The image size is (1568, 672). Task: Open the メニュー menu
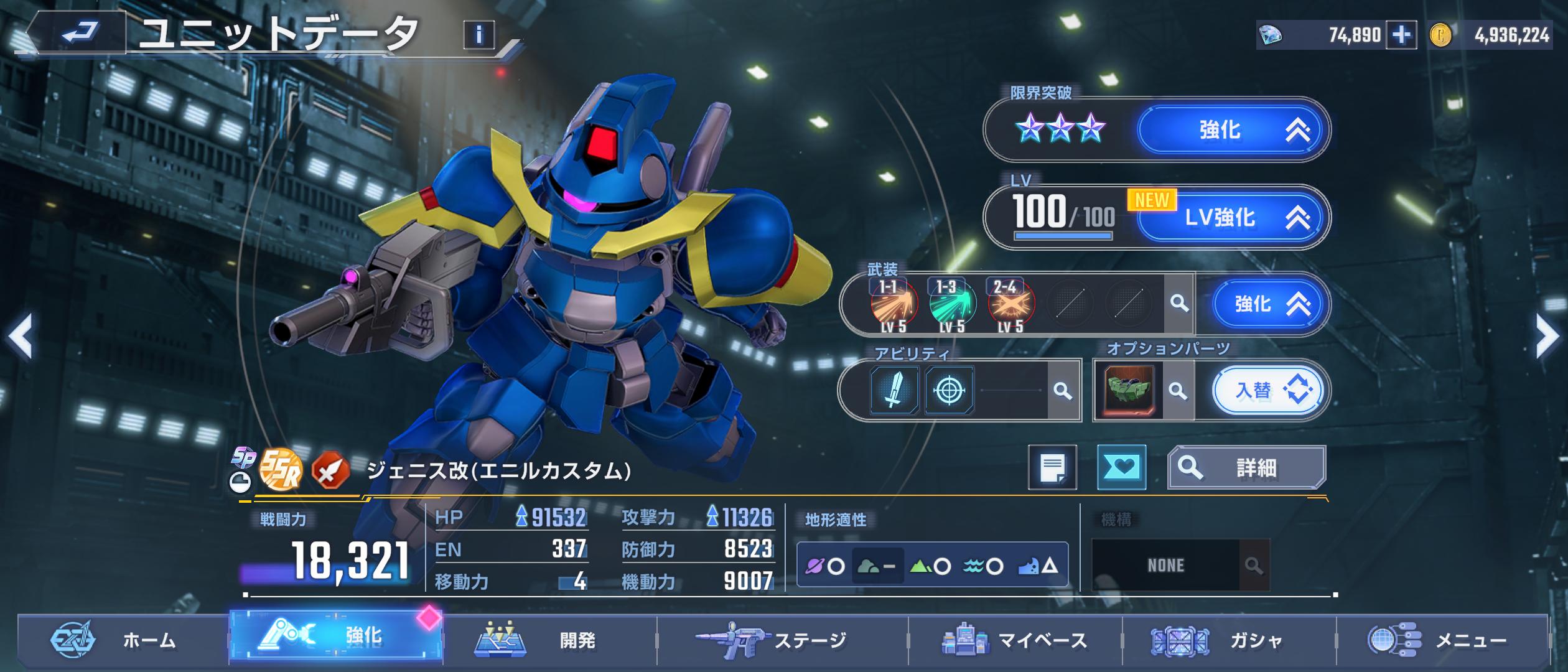(1442, 640)
